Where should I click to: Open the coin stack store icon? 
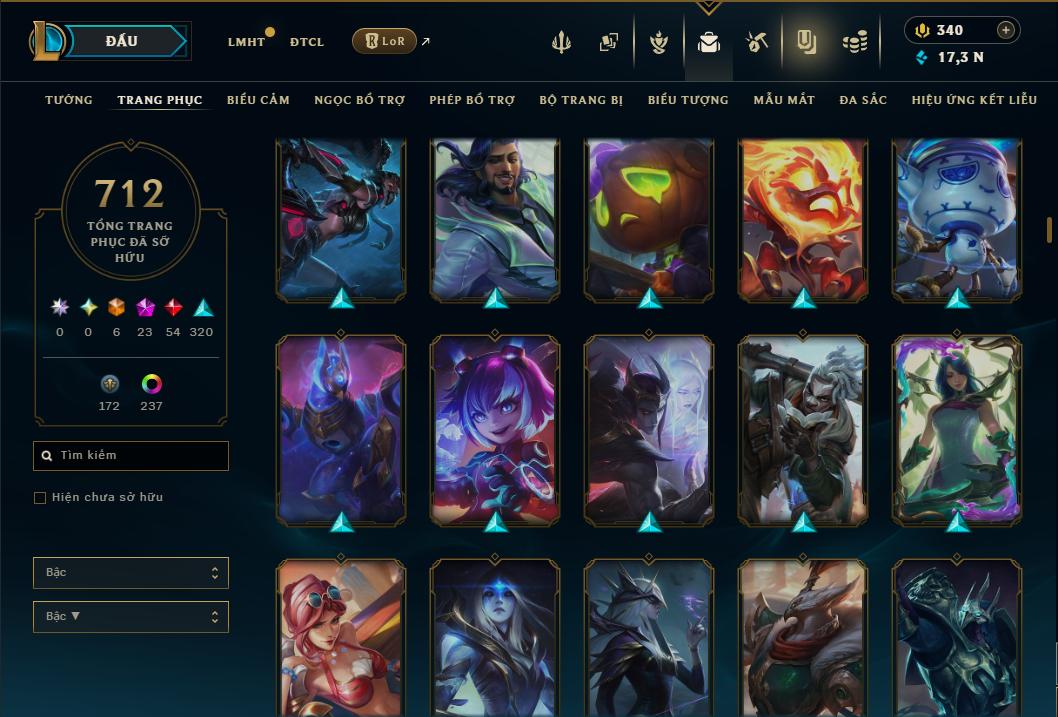(x=854, y=42)
